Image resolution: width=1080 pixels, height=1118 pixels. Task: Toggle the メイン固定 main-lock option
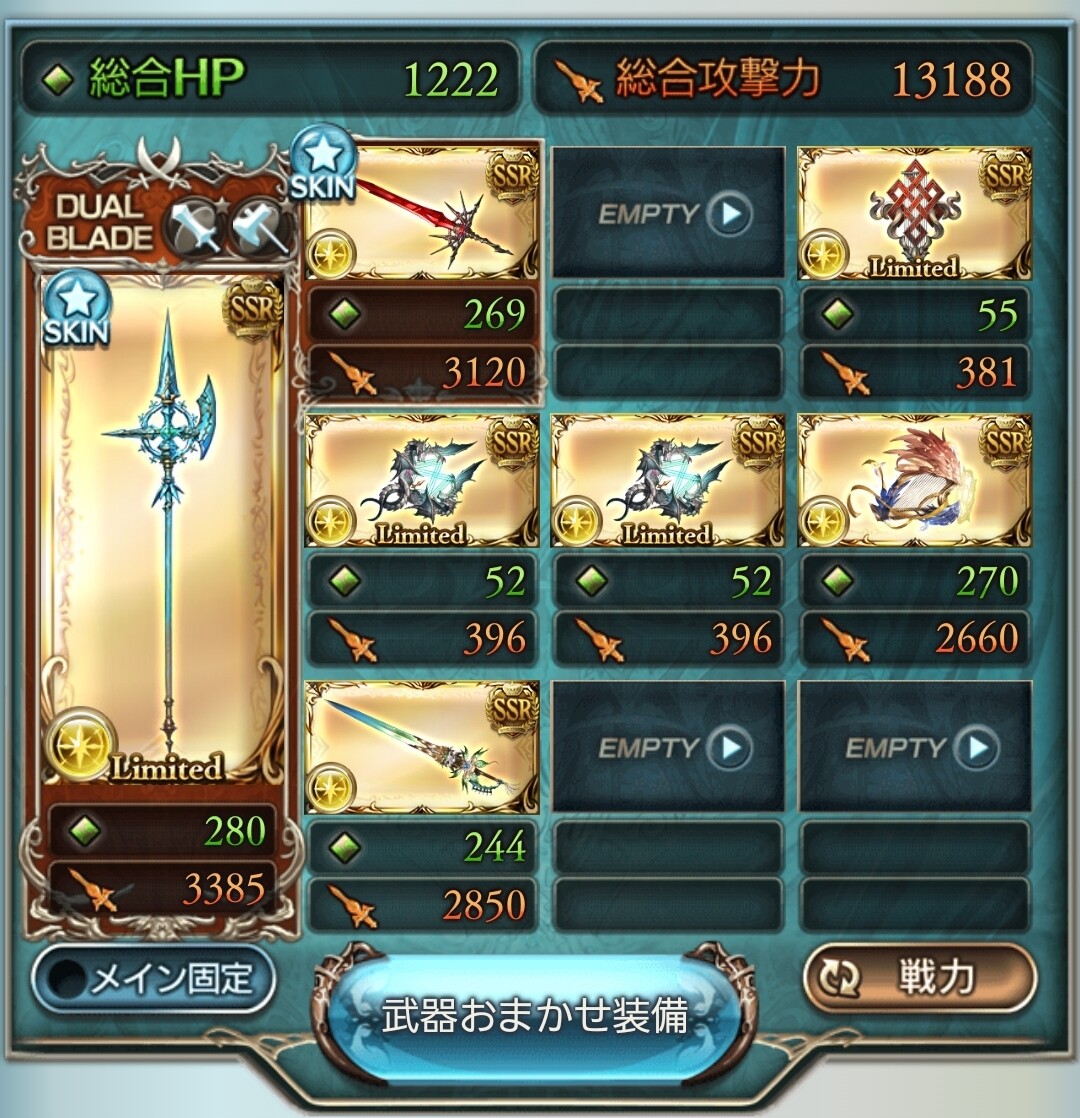[153, 979]
